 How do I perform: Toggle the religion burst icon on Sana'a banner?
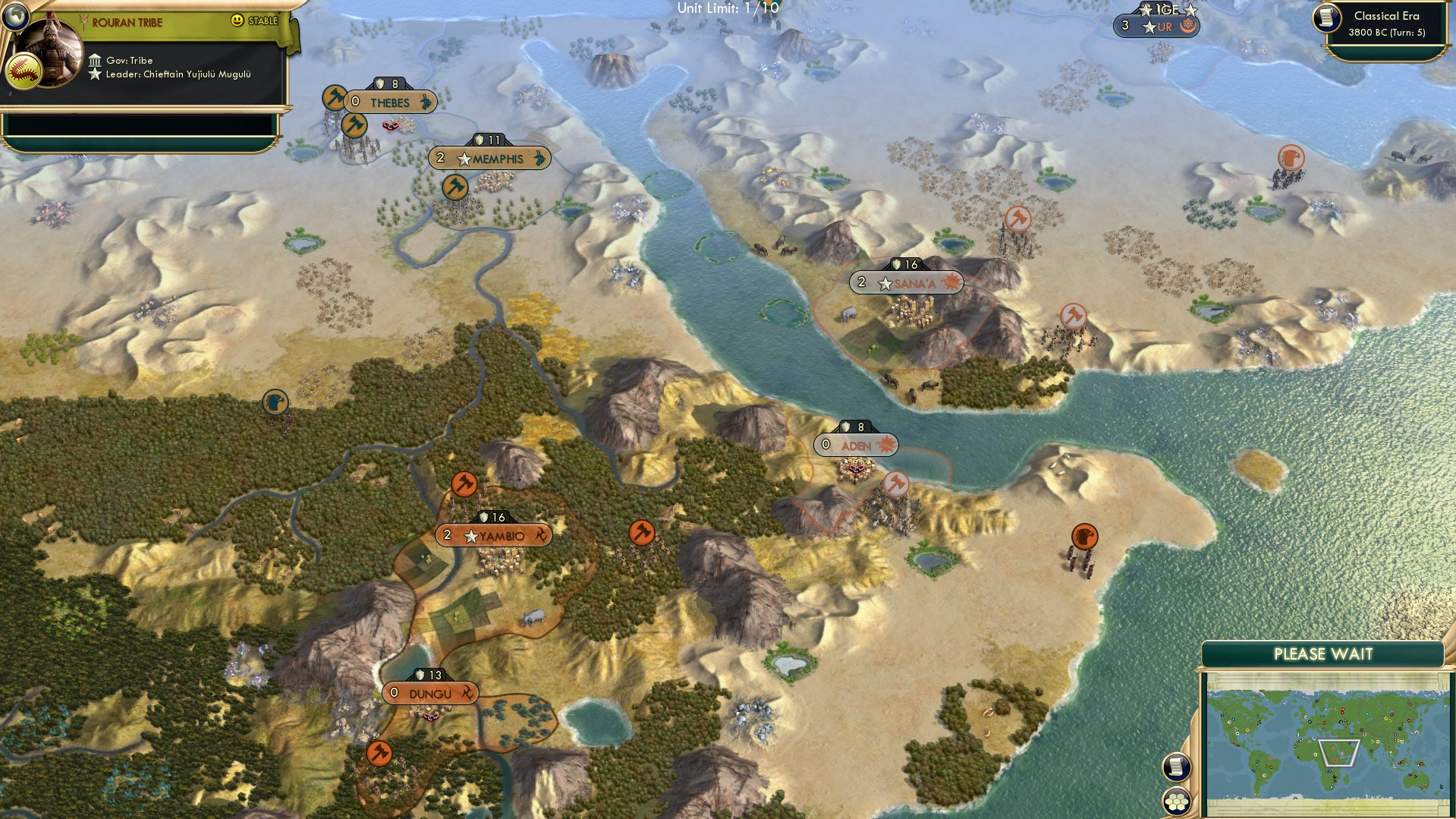click(950, 282)
